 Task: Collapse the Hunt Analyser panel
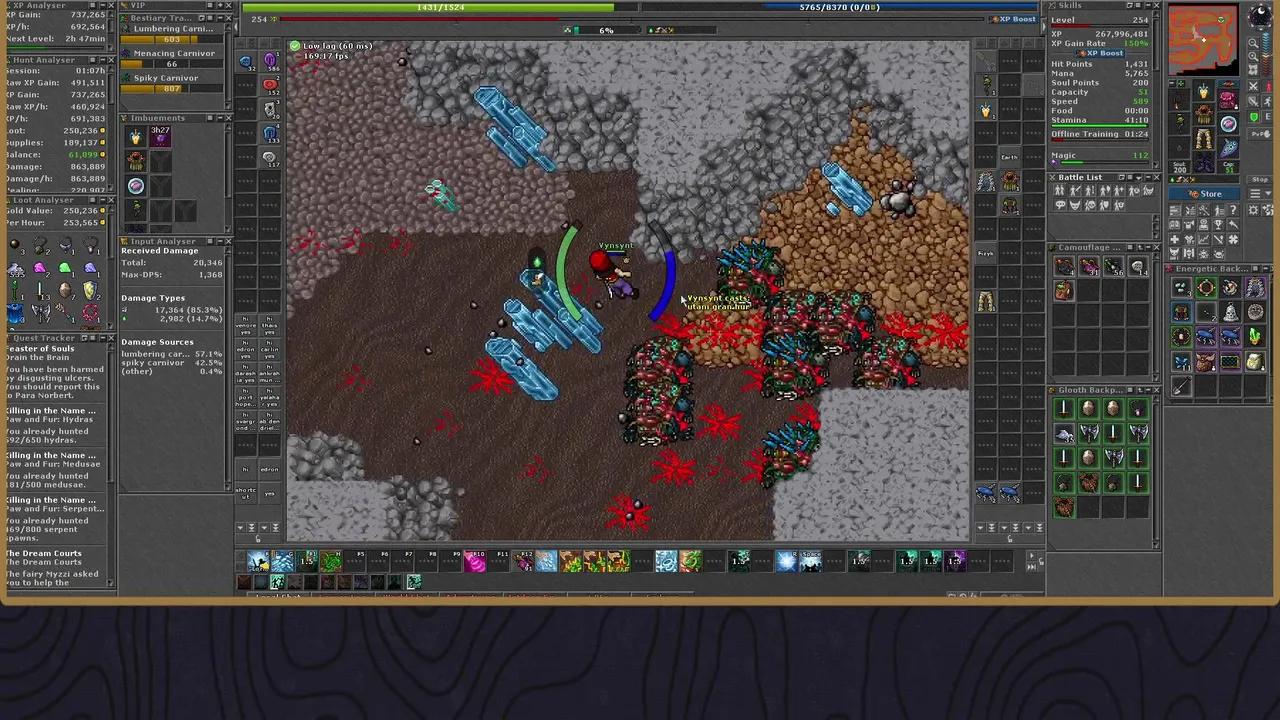click(103, 59)
